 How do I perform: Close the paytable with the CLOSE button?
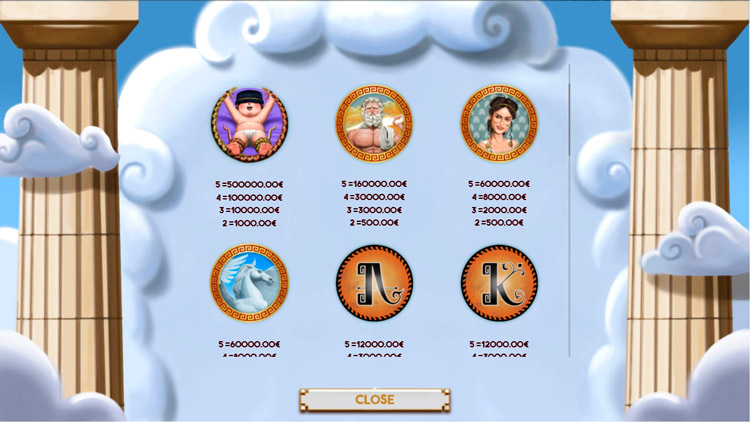(374, 400)
